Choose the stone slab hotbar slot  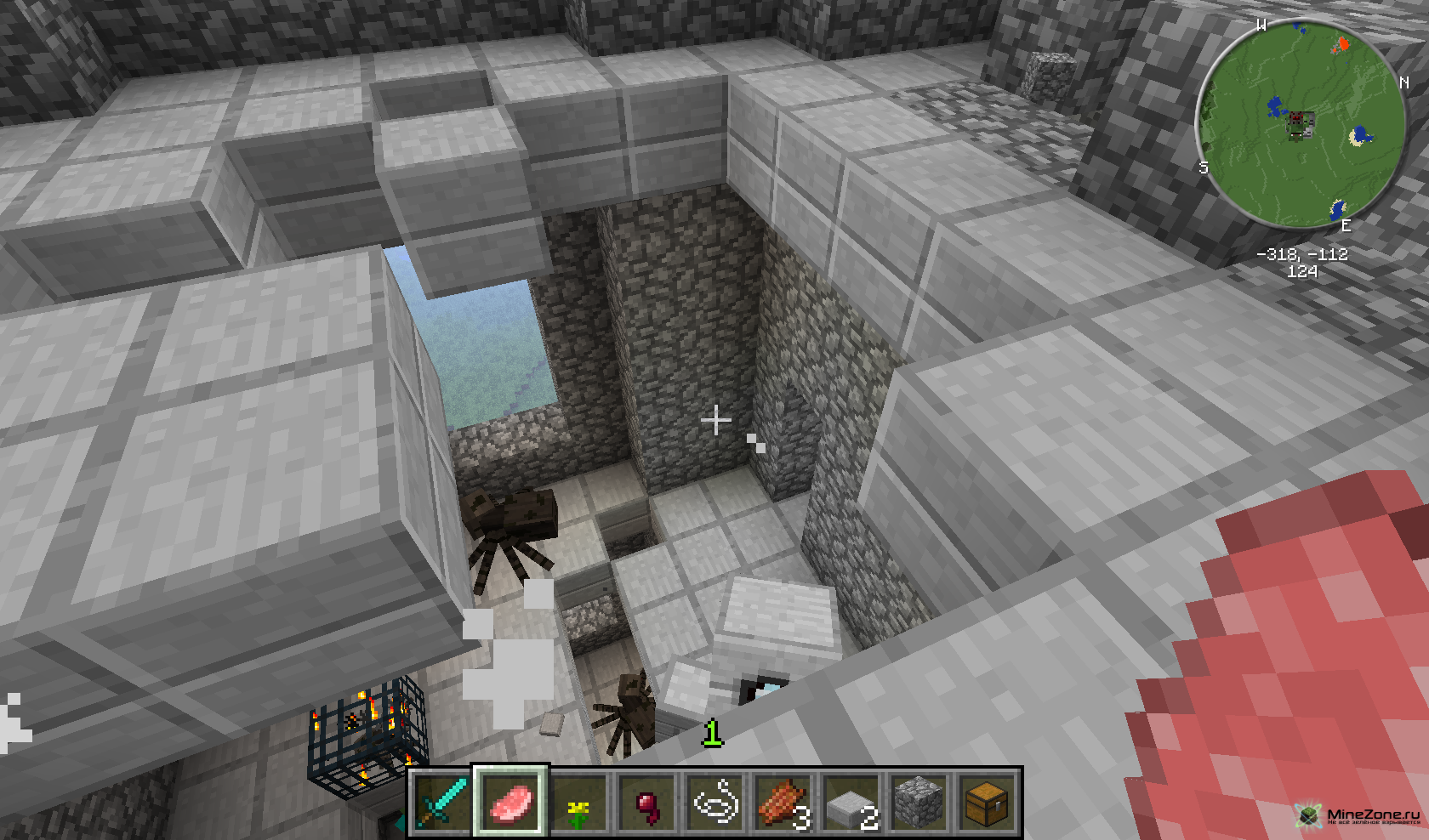(x=851, y=803)
